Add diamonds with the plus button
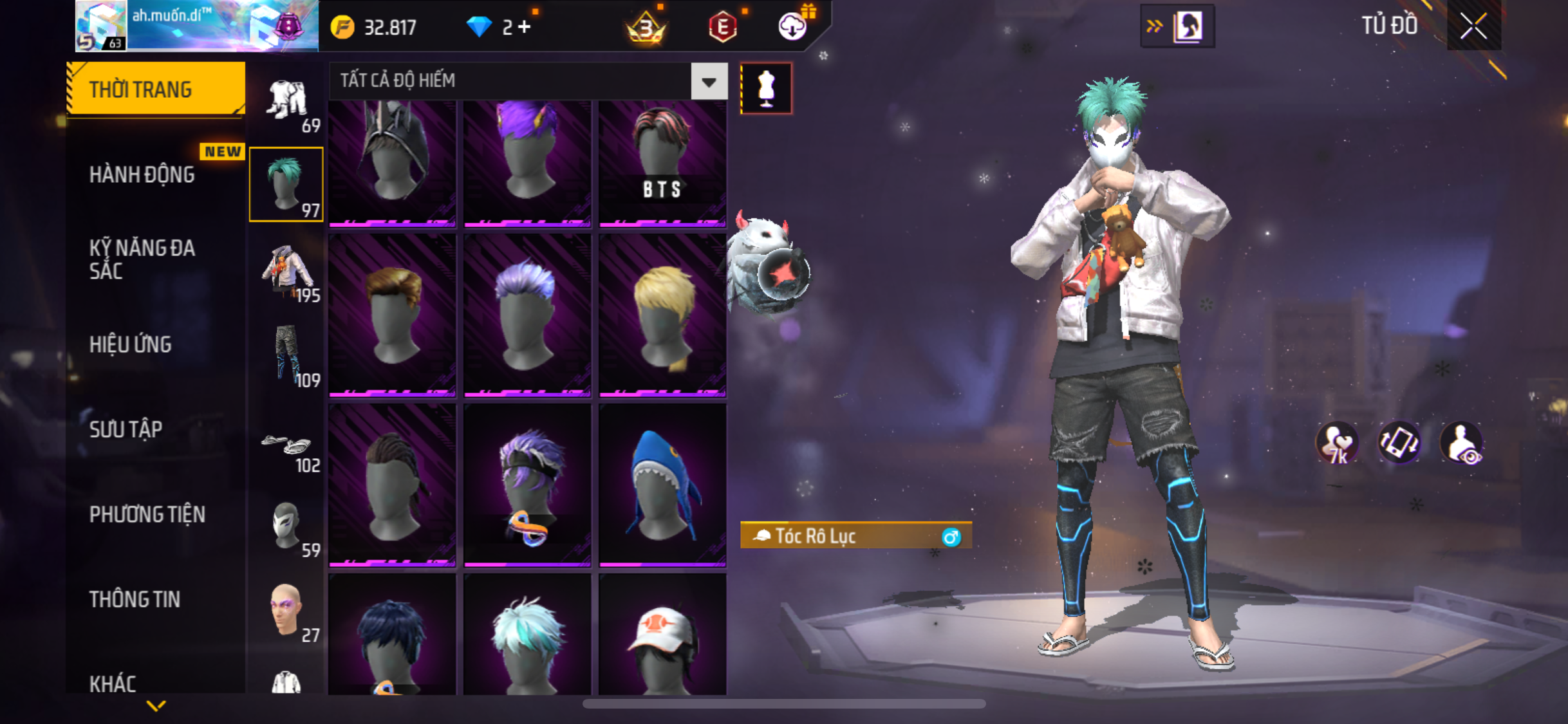 coord(525,27)
